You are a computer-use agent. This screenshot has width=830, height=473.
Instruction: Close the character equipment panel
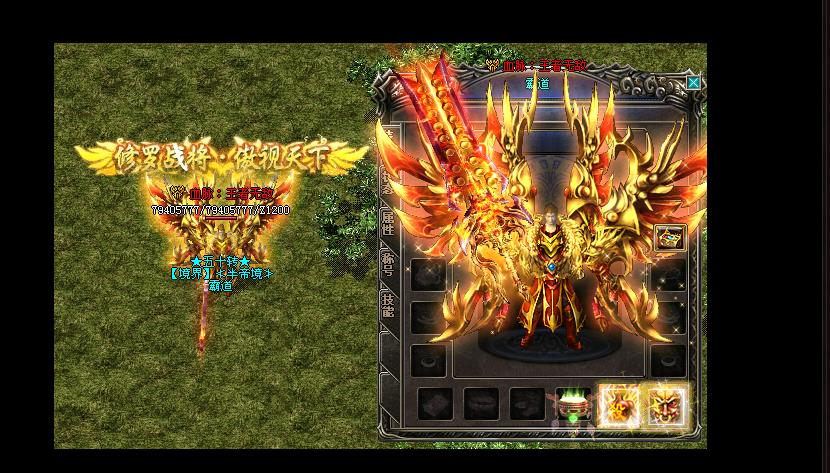(693, 83)
